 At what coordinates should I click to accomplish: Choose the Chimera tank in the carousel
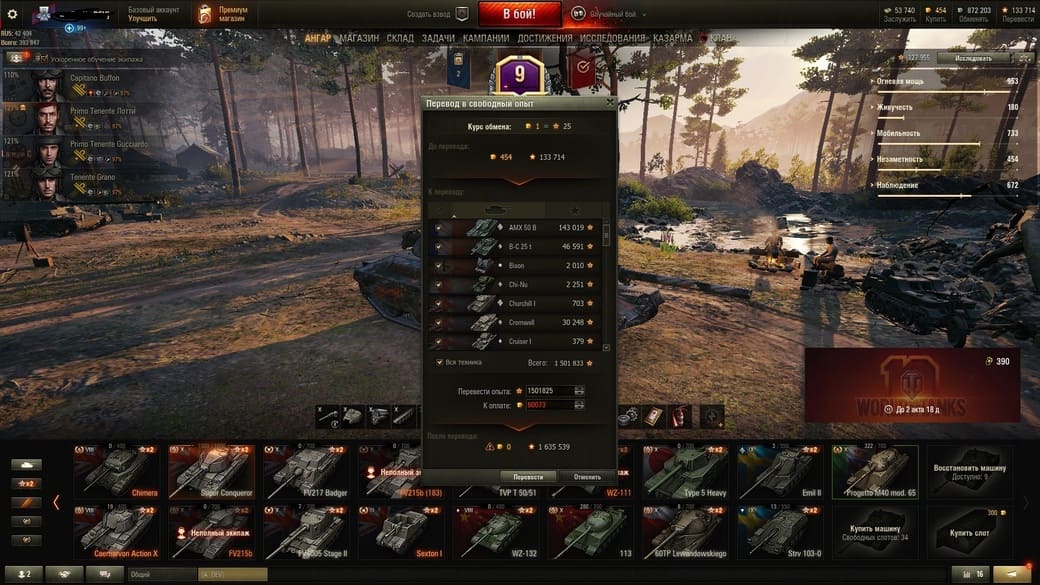click(x=115, y=472)
